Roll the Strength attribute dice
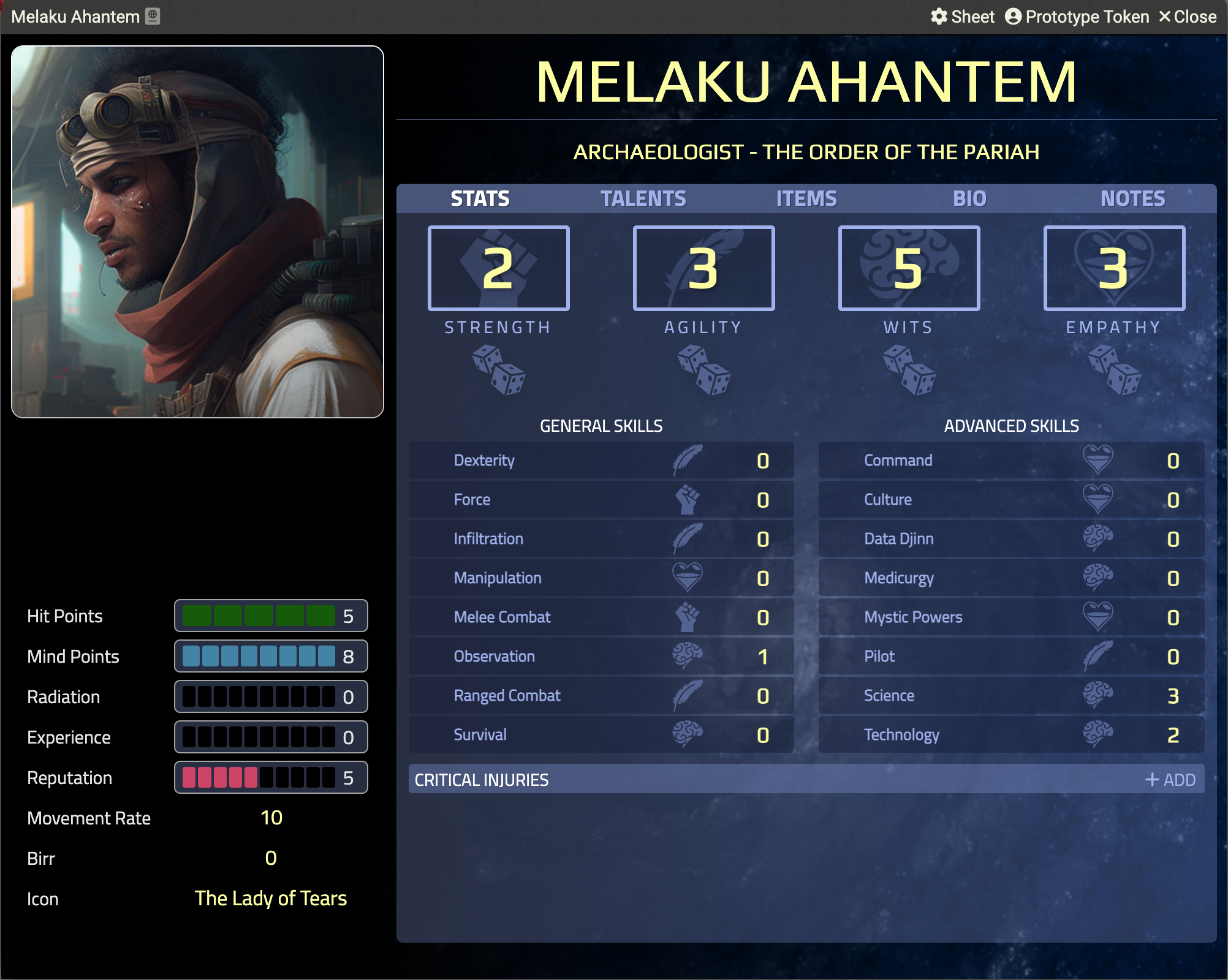The height and width of the screenshot is (980, 1228). 498,370
